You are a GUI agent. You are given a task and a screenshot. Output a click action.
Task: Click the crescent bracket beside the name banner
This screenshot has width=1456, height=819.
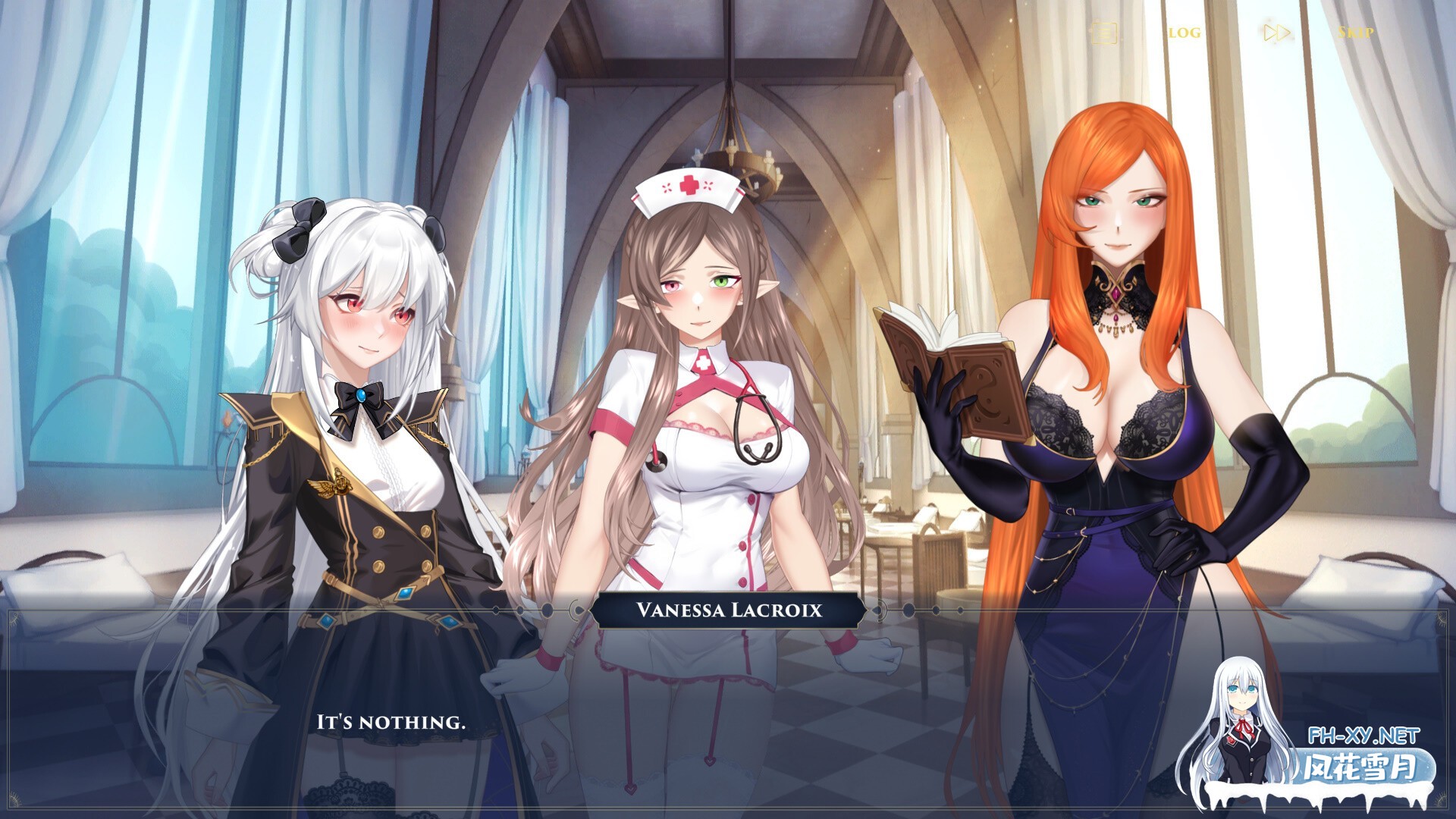[x=575, y=608]
